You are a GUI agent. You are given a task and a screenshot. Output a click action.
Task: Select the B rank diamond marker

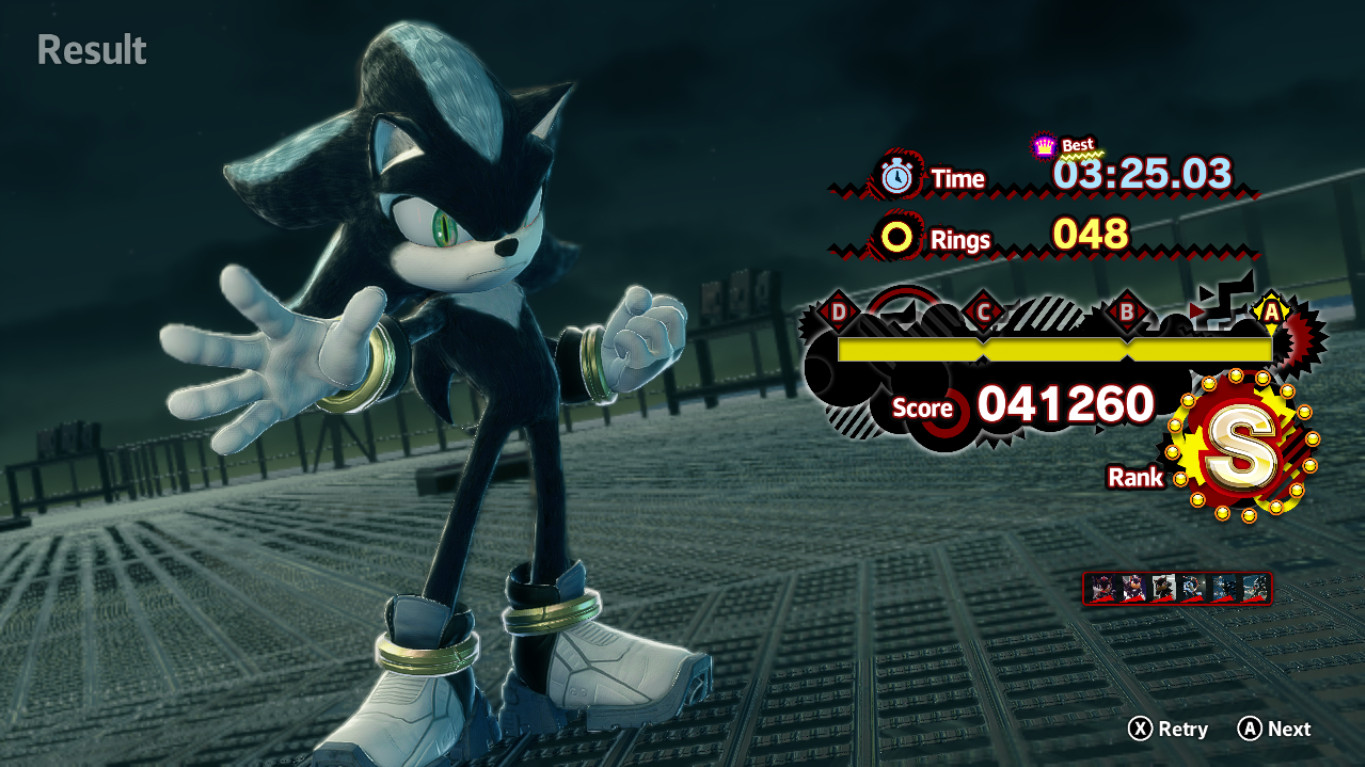click(x=1129, y=310)
